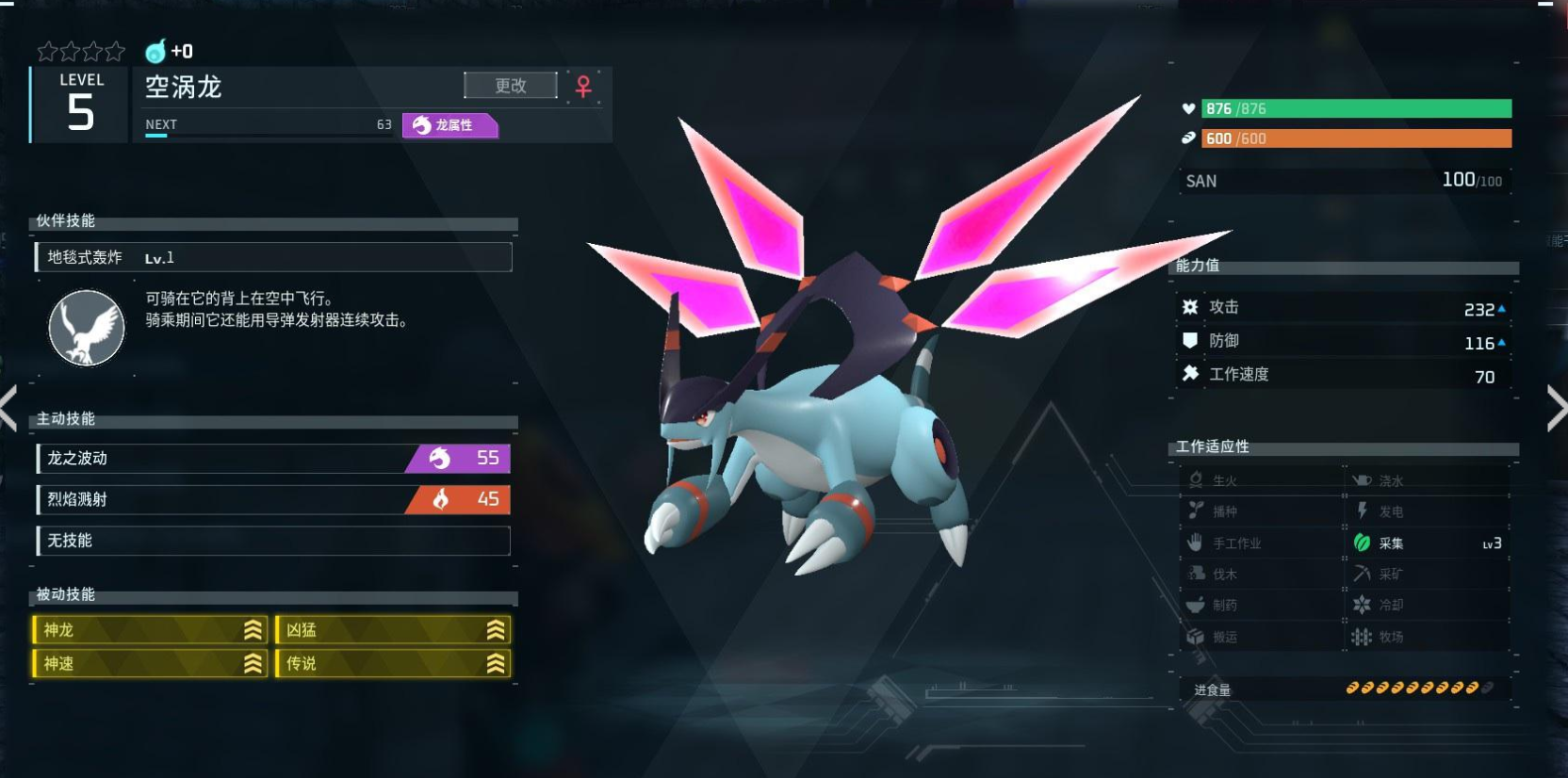
Task: Click the 龙属性 dragon element tag
Action: pyautogui.click(x=449, y=125)
